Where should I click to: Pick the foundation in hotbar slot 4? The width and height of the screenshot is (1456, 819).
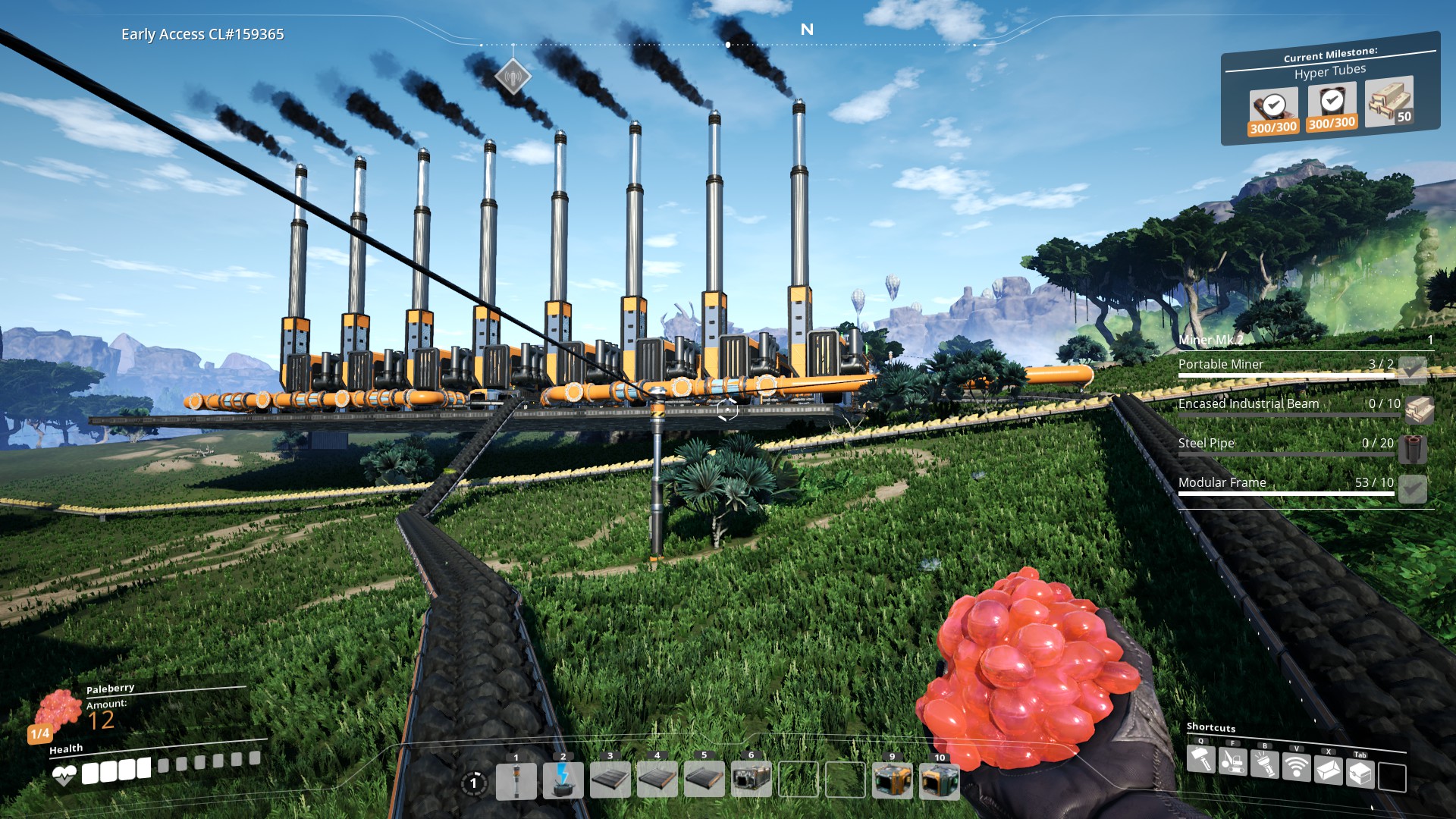coord(657,781)
